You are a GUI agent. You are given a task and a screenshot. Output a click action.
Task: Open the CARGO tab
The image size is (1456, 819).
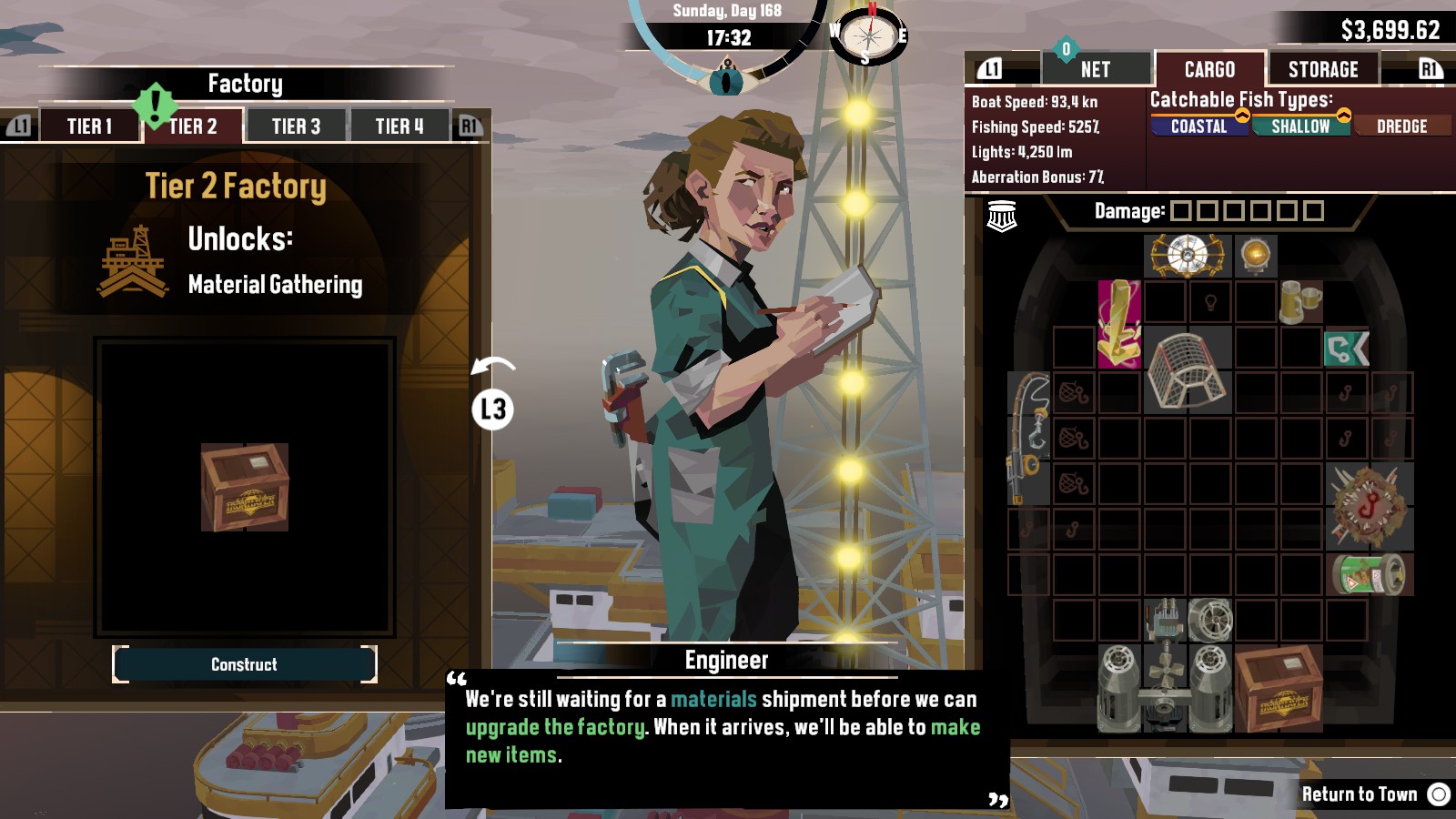1209,69
